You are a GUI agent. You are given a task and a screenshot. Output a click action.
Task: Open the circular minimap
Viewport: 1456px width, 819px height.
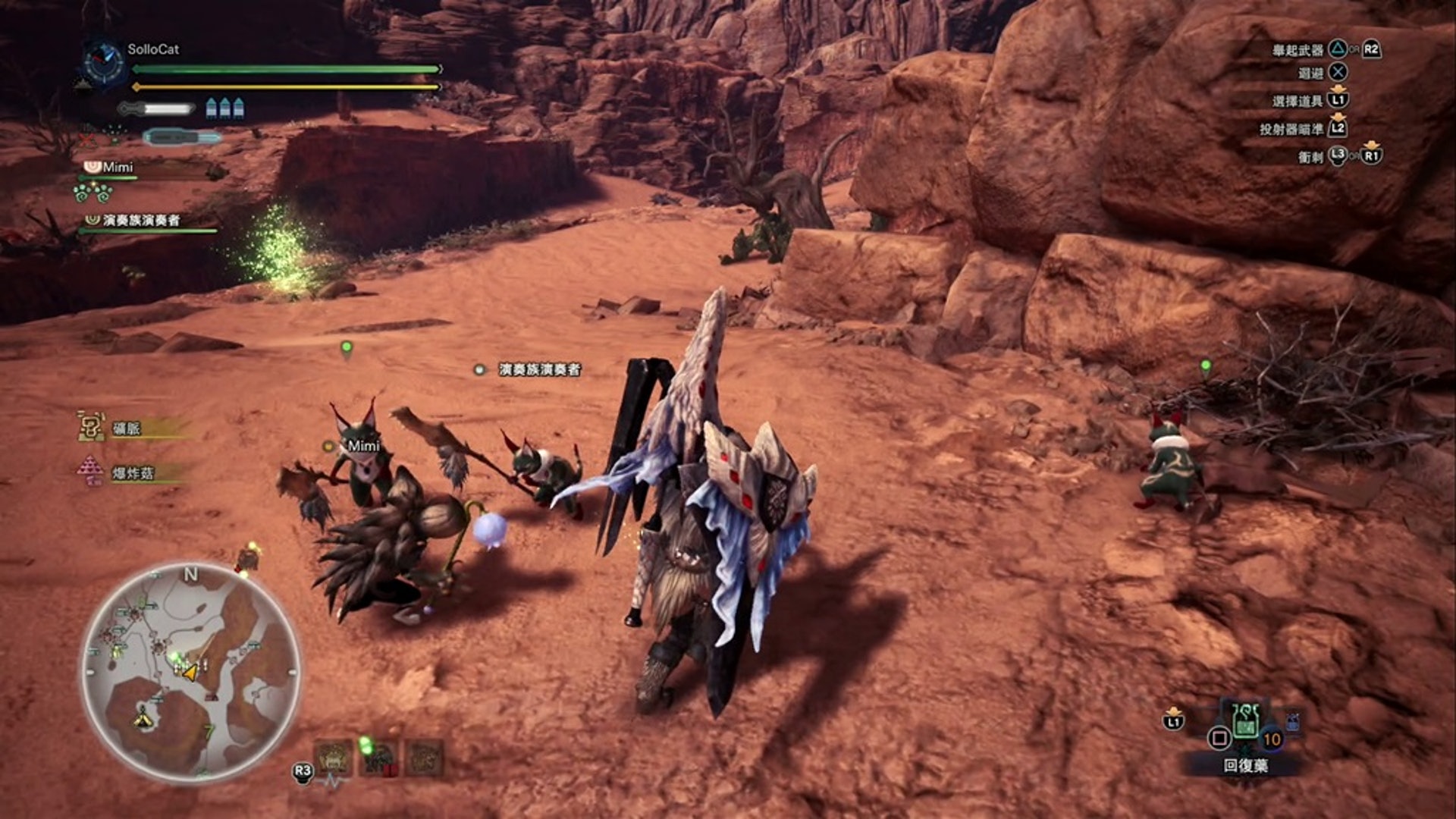pyautogui.click(x=190, y=673)
